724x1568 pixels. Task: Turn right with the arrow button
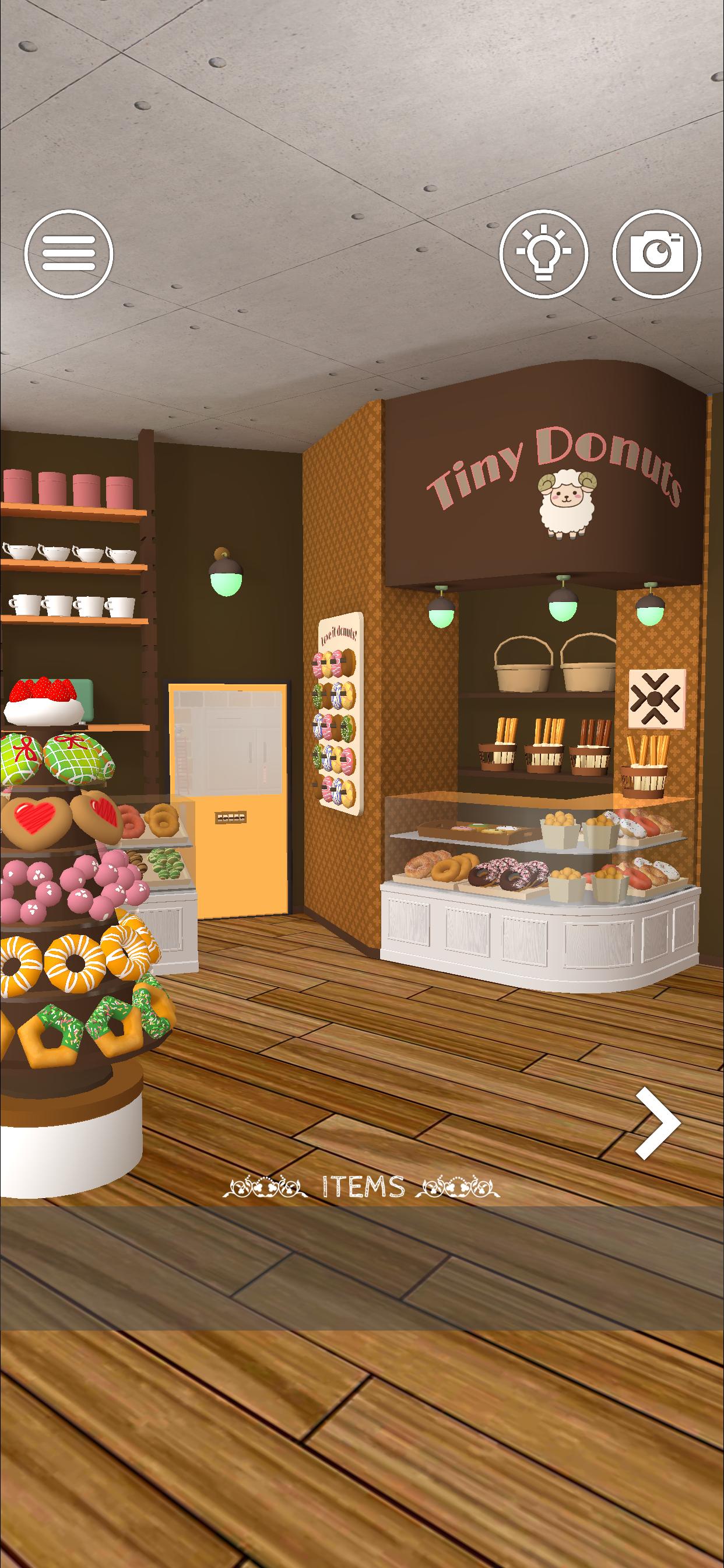657,1123
